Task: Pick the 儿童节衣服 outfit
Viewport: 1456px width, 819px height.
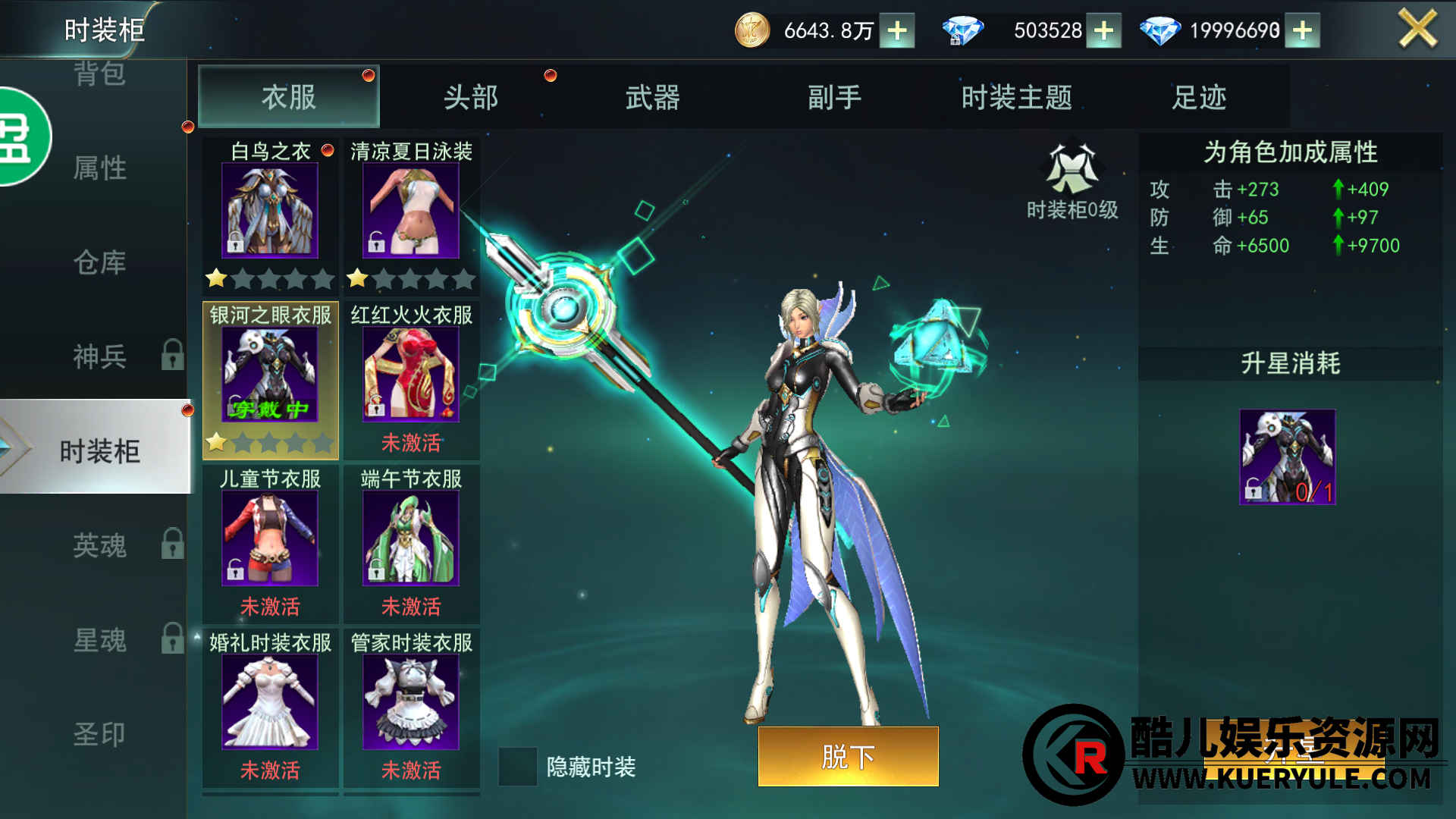Action: click(270, 538)
